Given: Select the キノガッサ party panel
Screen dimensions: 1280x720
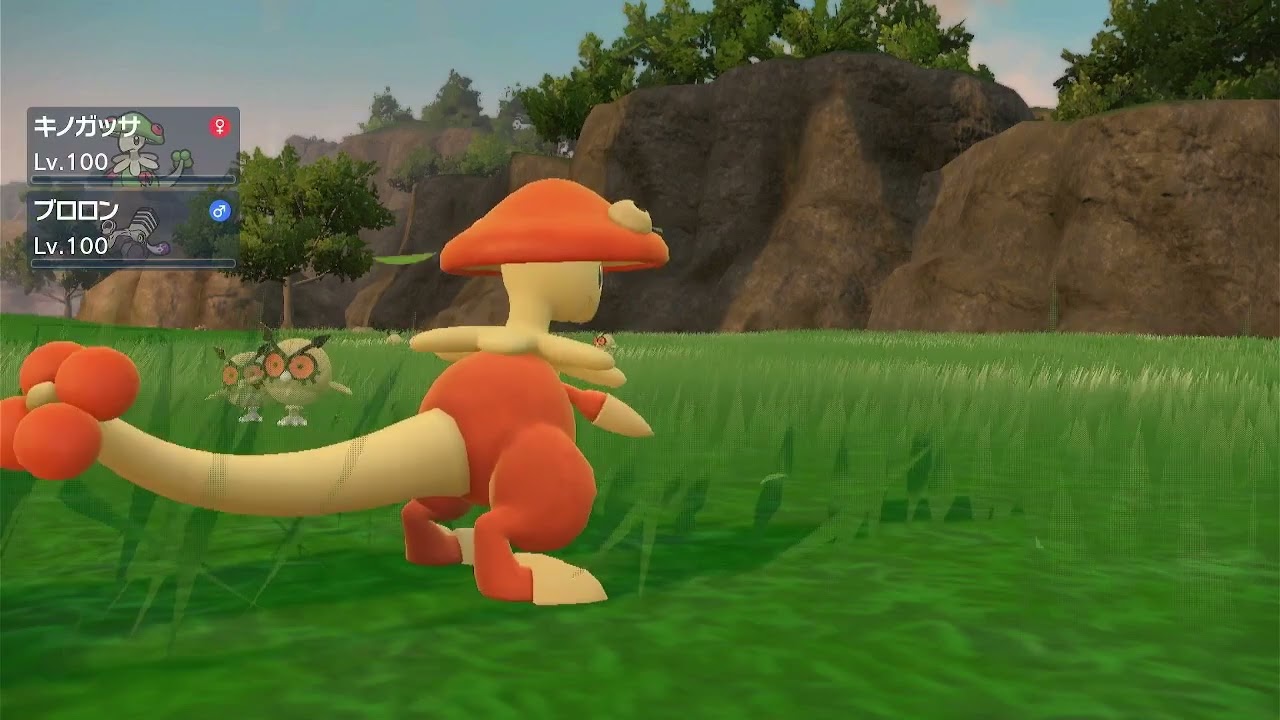Looking at the screenshot, I should (x=133, y=146).
